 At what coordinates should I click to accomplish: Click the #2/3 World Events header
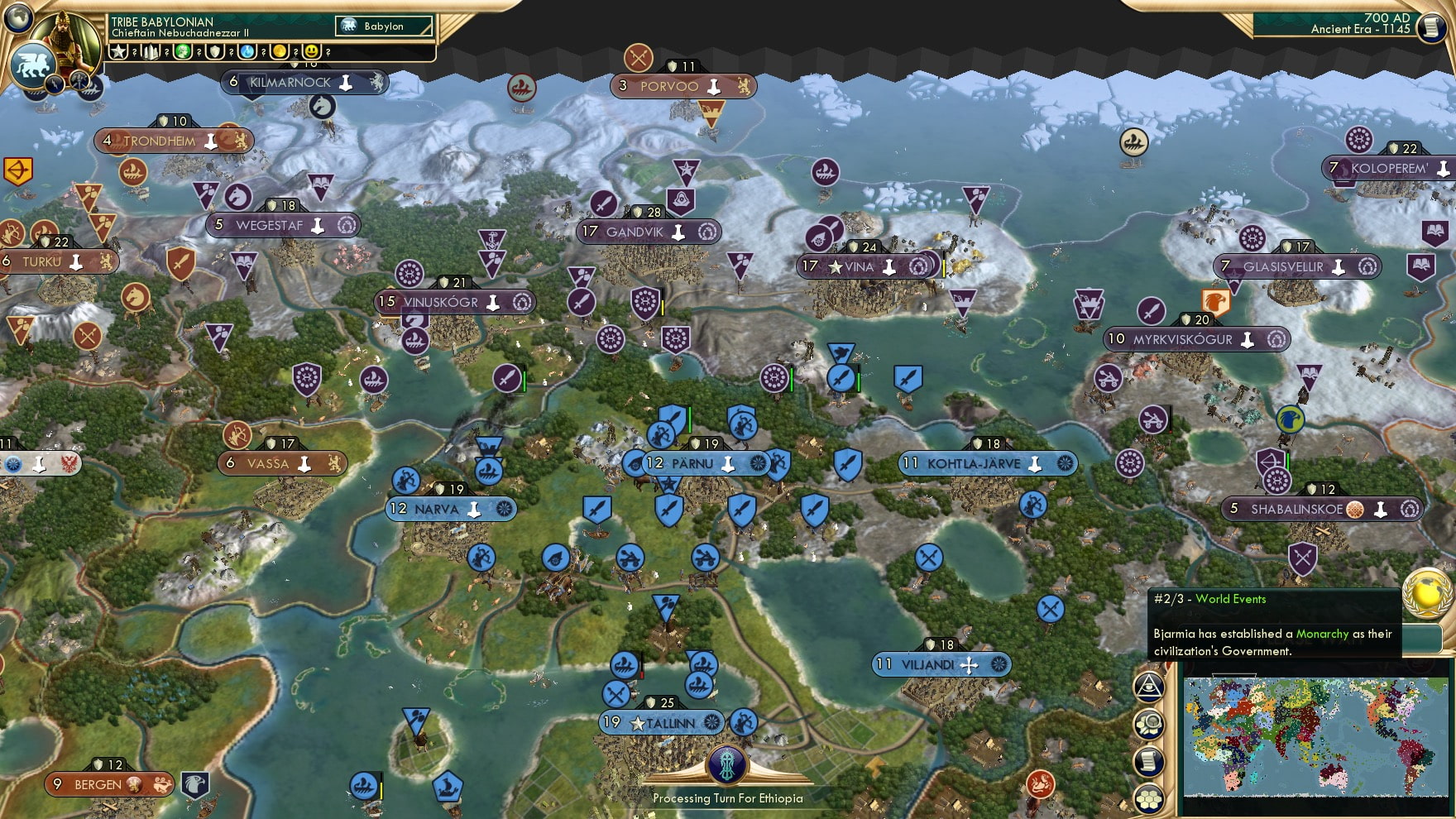(1208, 599)
